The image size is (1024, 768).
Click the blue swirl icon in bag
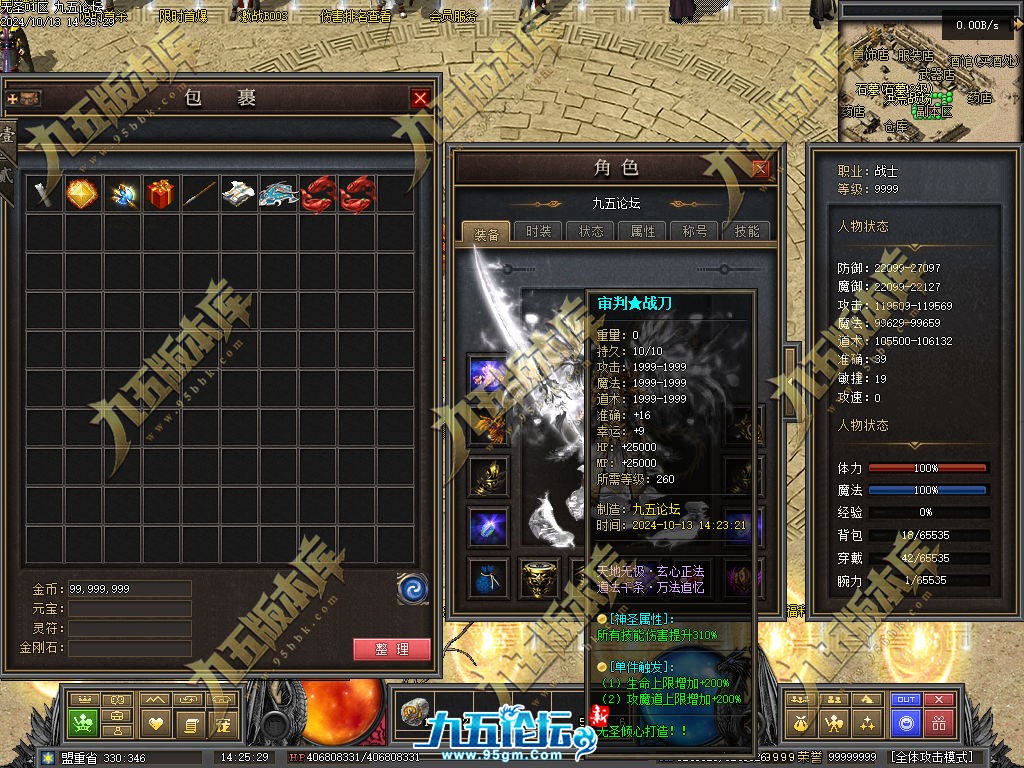(412, 588)
